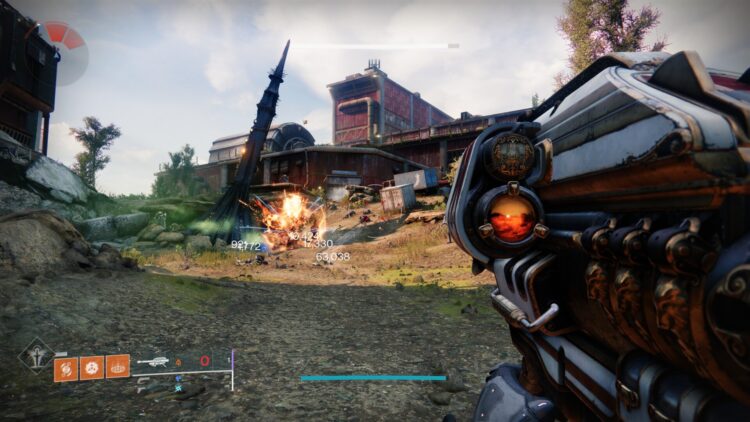Select the equipped heavy weapon icon
The image size is (750, 422).
pyautogui.click(x=153, y=361)
